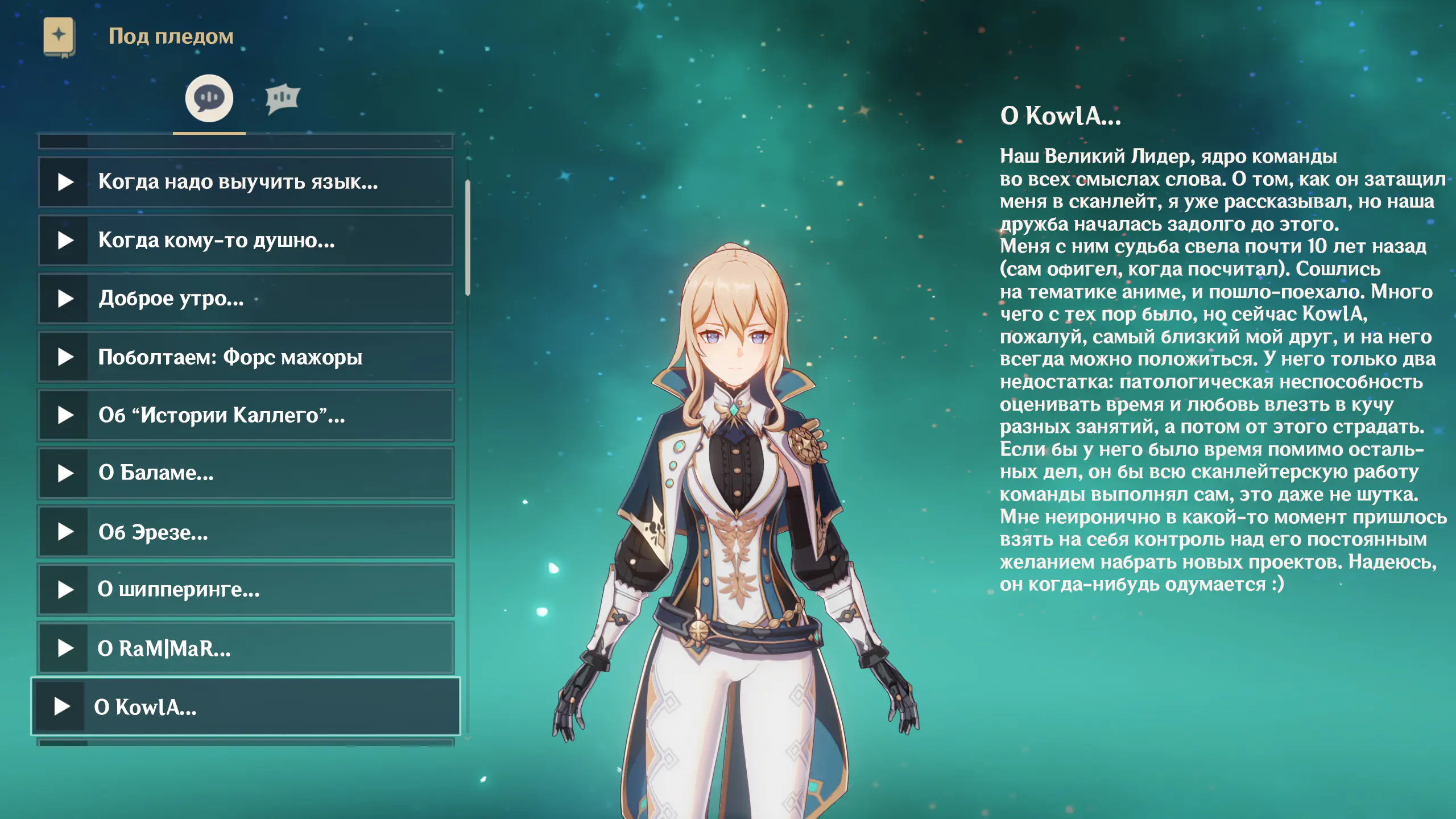The height and width of the screenshot is (819, 1456).
Task: Switch to the spiky speech bubble tab
Action: point(282,98)
